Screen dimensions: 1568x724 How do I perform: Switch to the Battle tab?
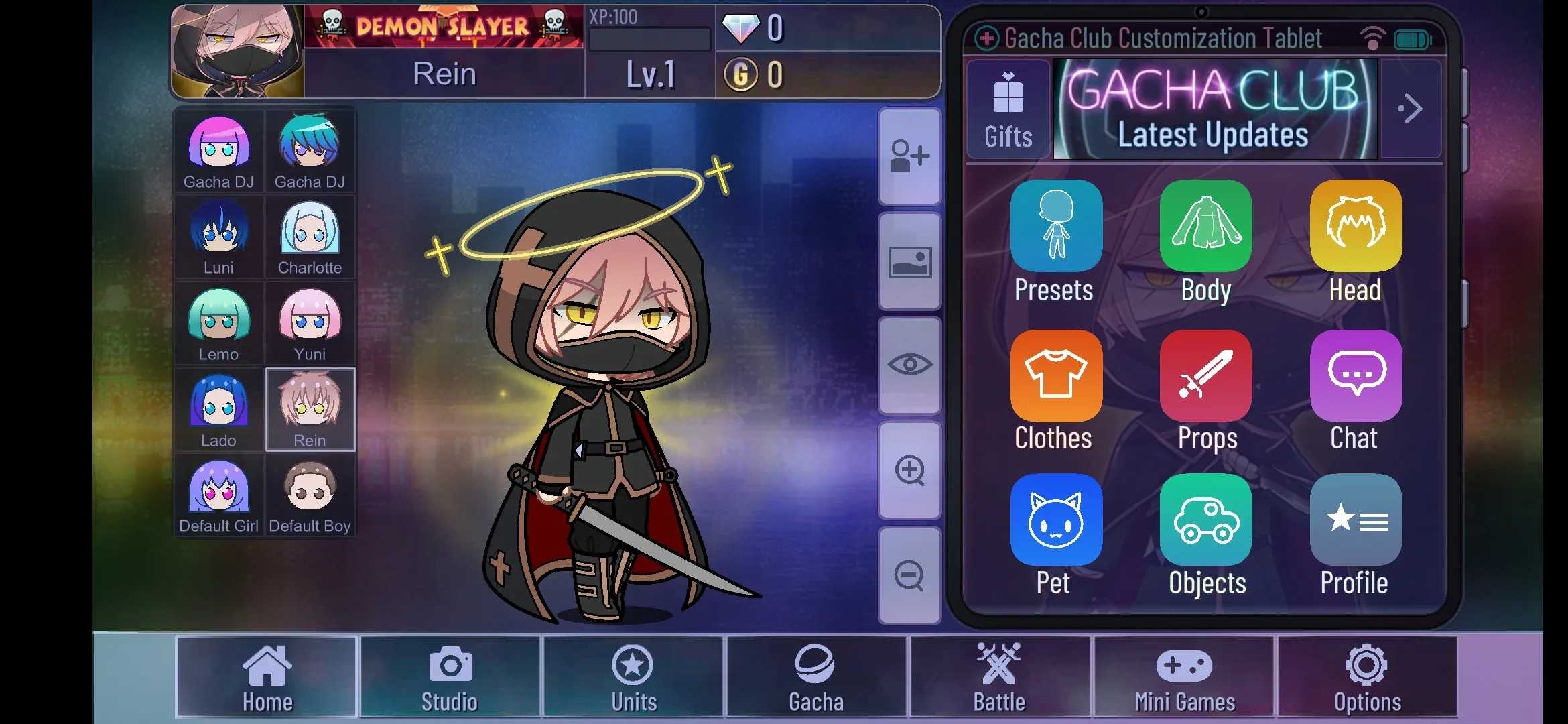coord(999,677)
